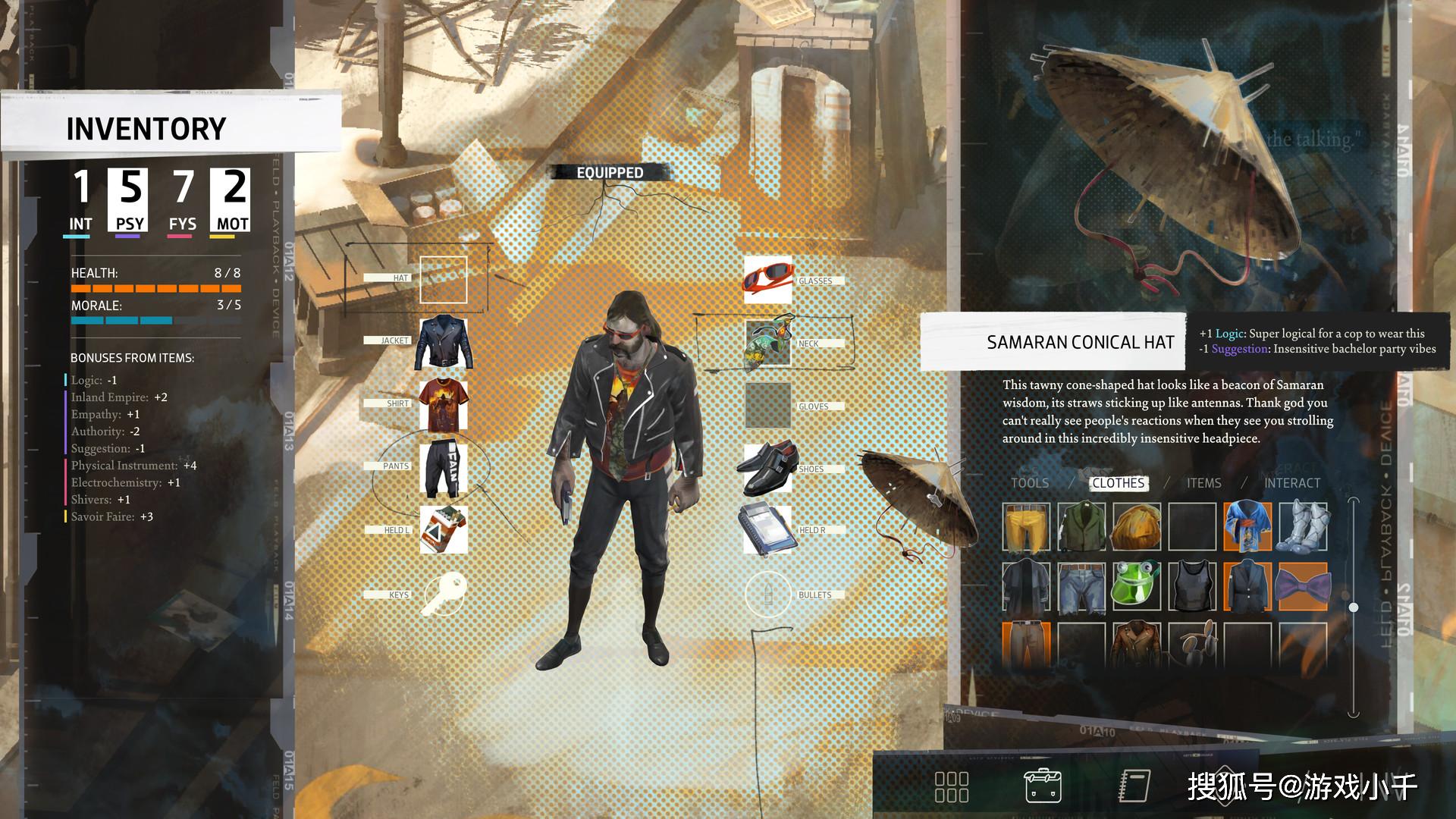Select the right hand ledger item
This screenshot has height=819, width=1456.
coord(766,529)
